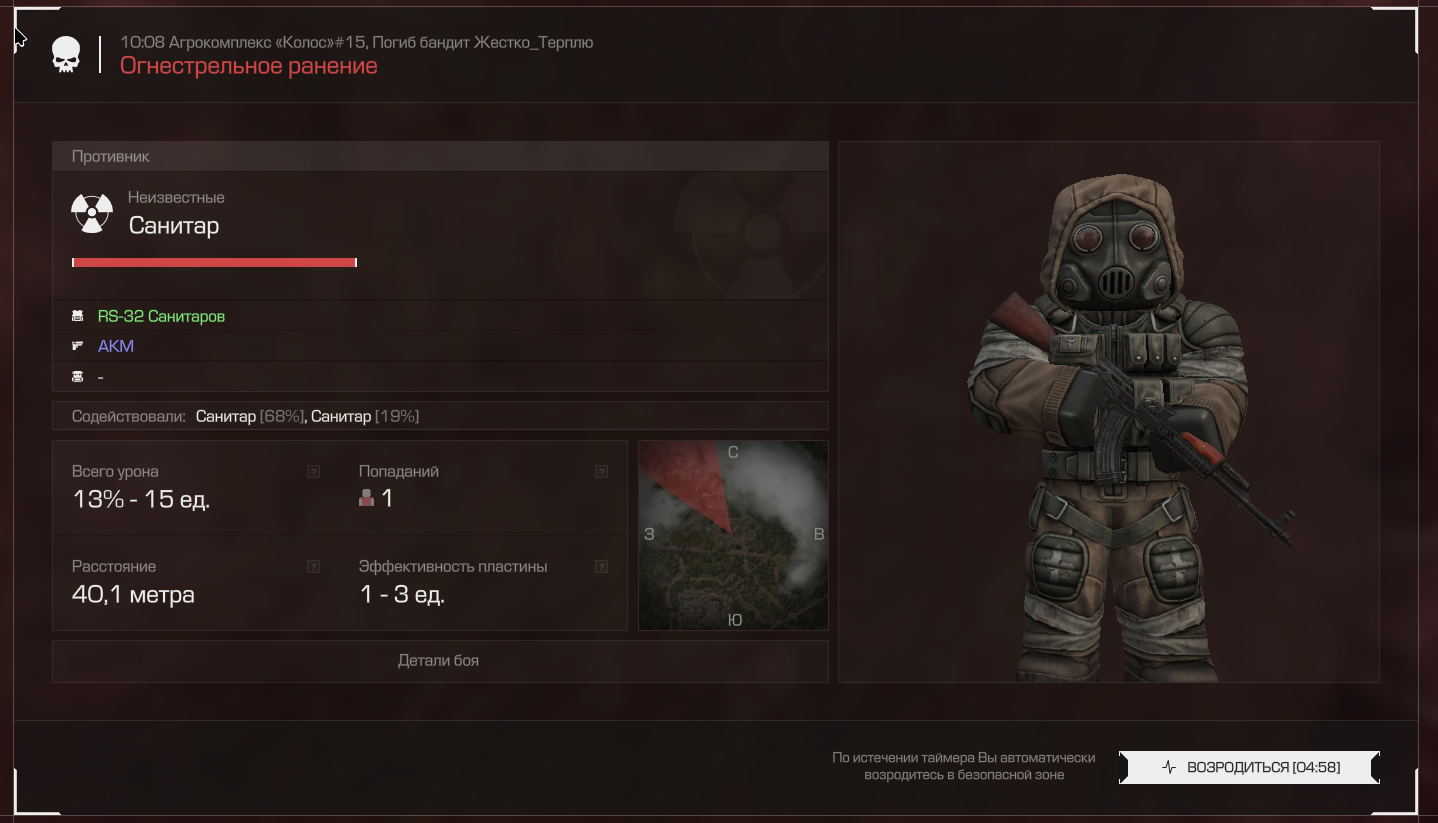
Task: Select the RS-32 Санитаров armor entry
Action: point(161,316)
